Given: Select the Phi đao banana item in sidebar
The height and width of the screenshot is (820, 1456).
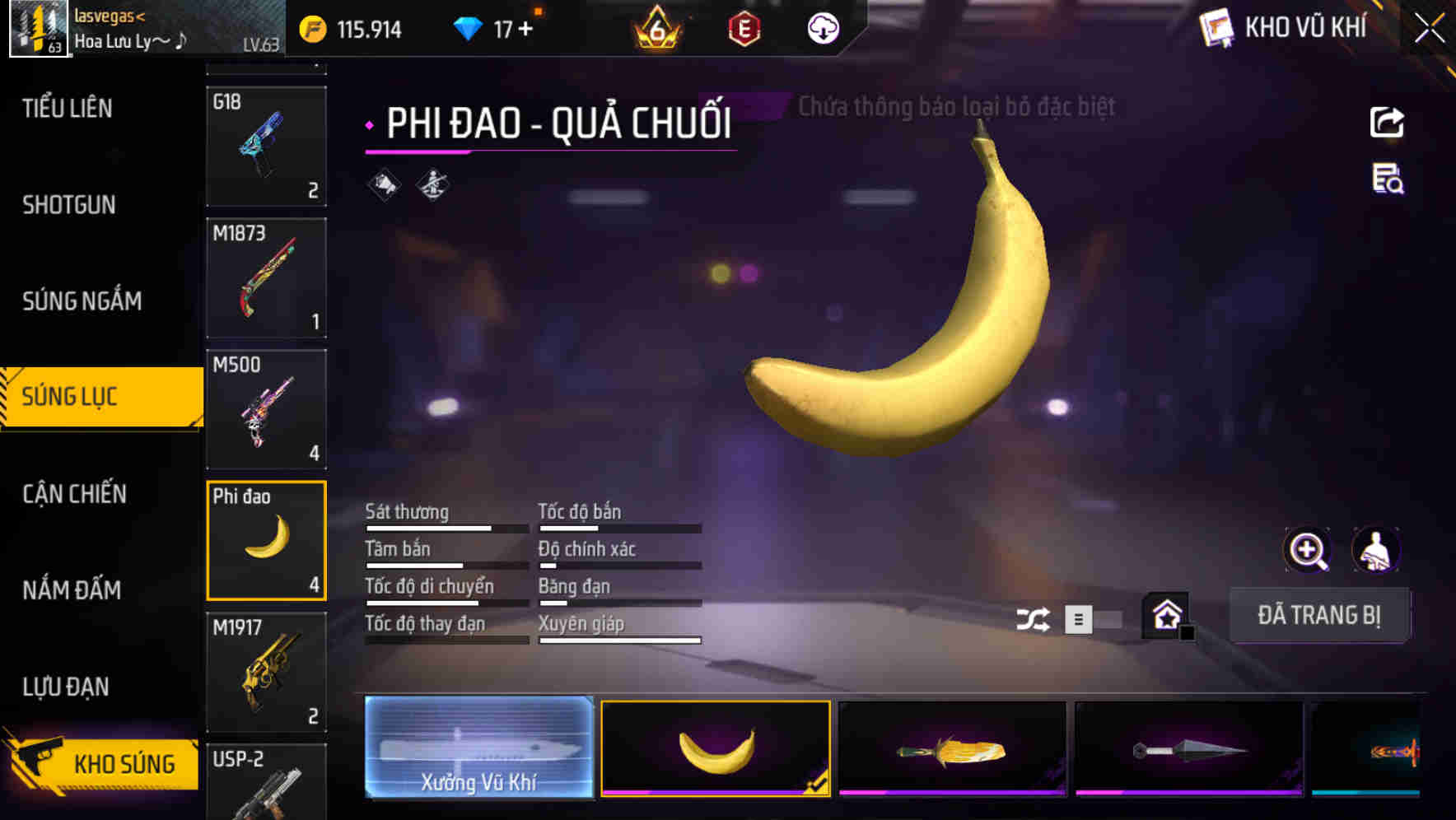Looking at the screenshot, I should (266, 539).
